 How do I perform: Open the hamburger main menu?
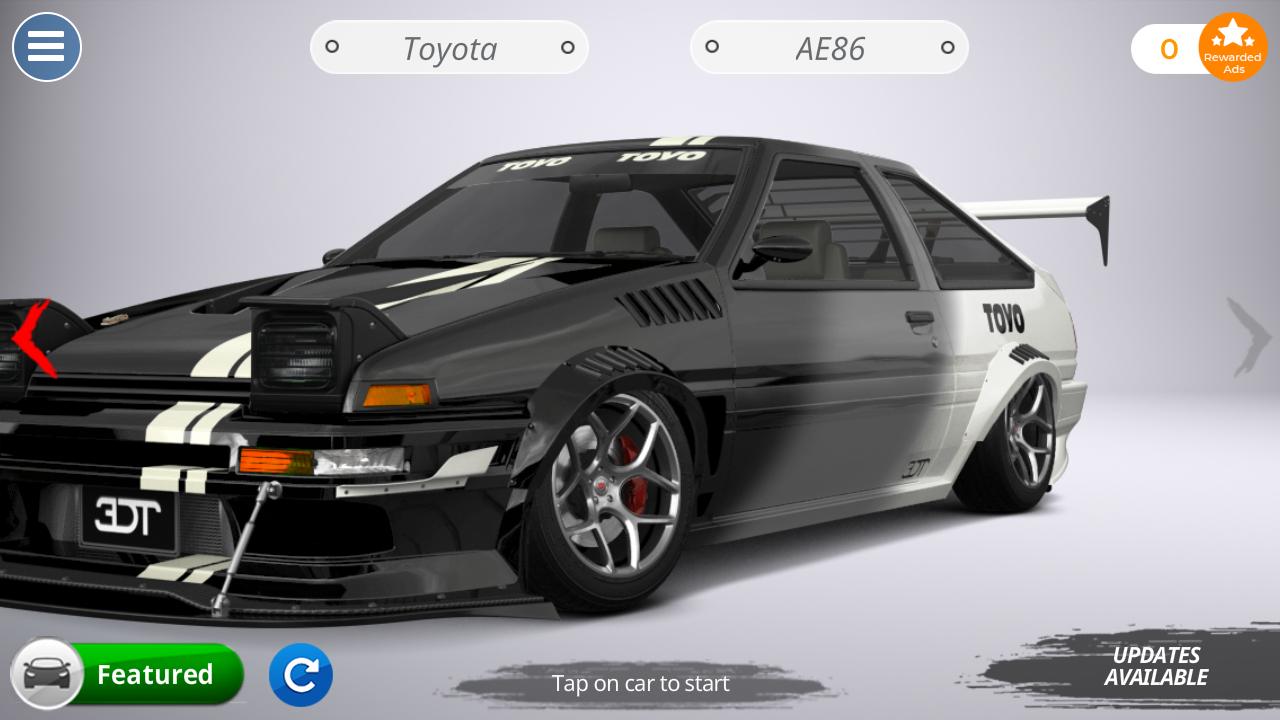pyautogui.click(x=46, y=47)
